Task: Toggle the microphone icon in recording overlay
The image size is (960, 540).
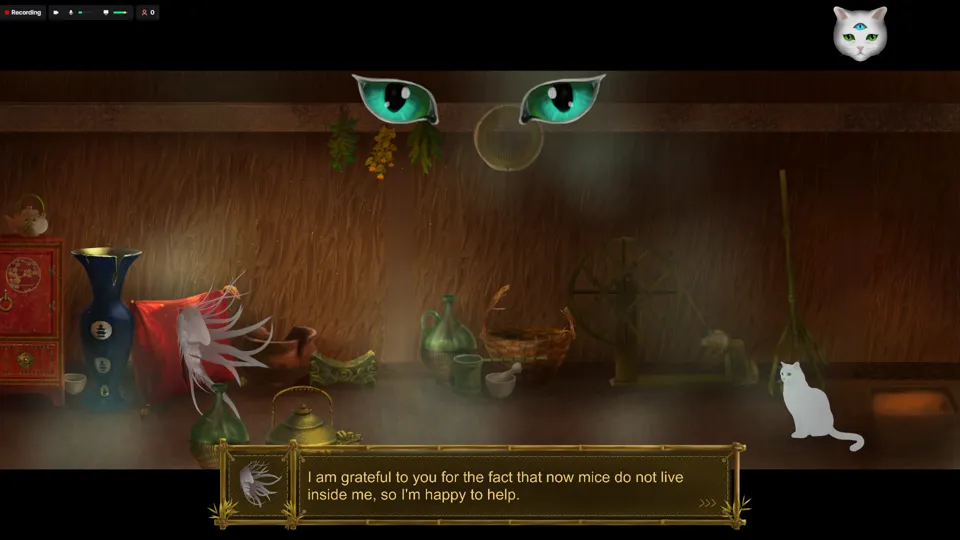Action: (71, 13)
